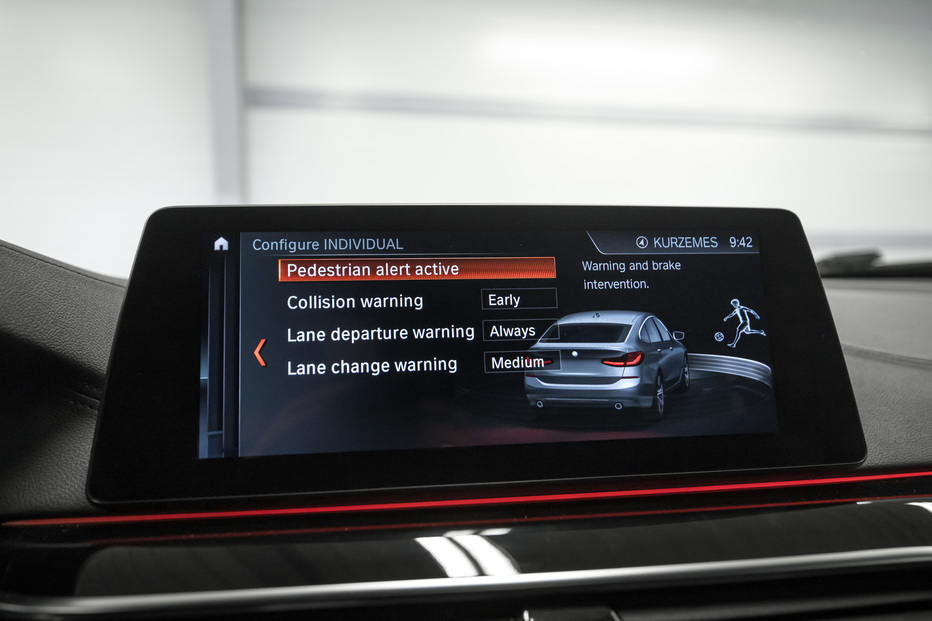Viewport: 932px width, 621px height.
Task: Click the orange back arrow
Action: (260, 352)
